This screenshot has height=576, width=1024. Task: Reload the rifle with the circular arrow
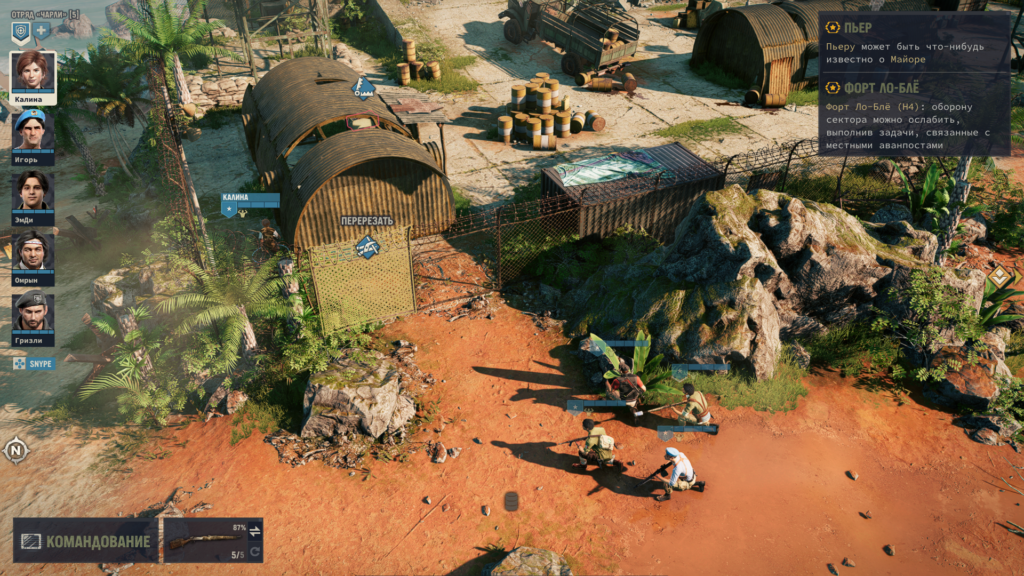(x=254, y=553)
